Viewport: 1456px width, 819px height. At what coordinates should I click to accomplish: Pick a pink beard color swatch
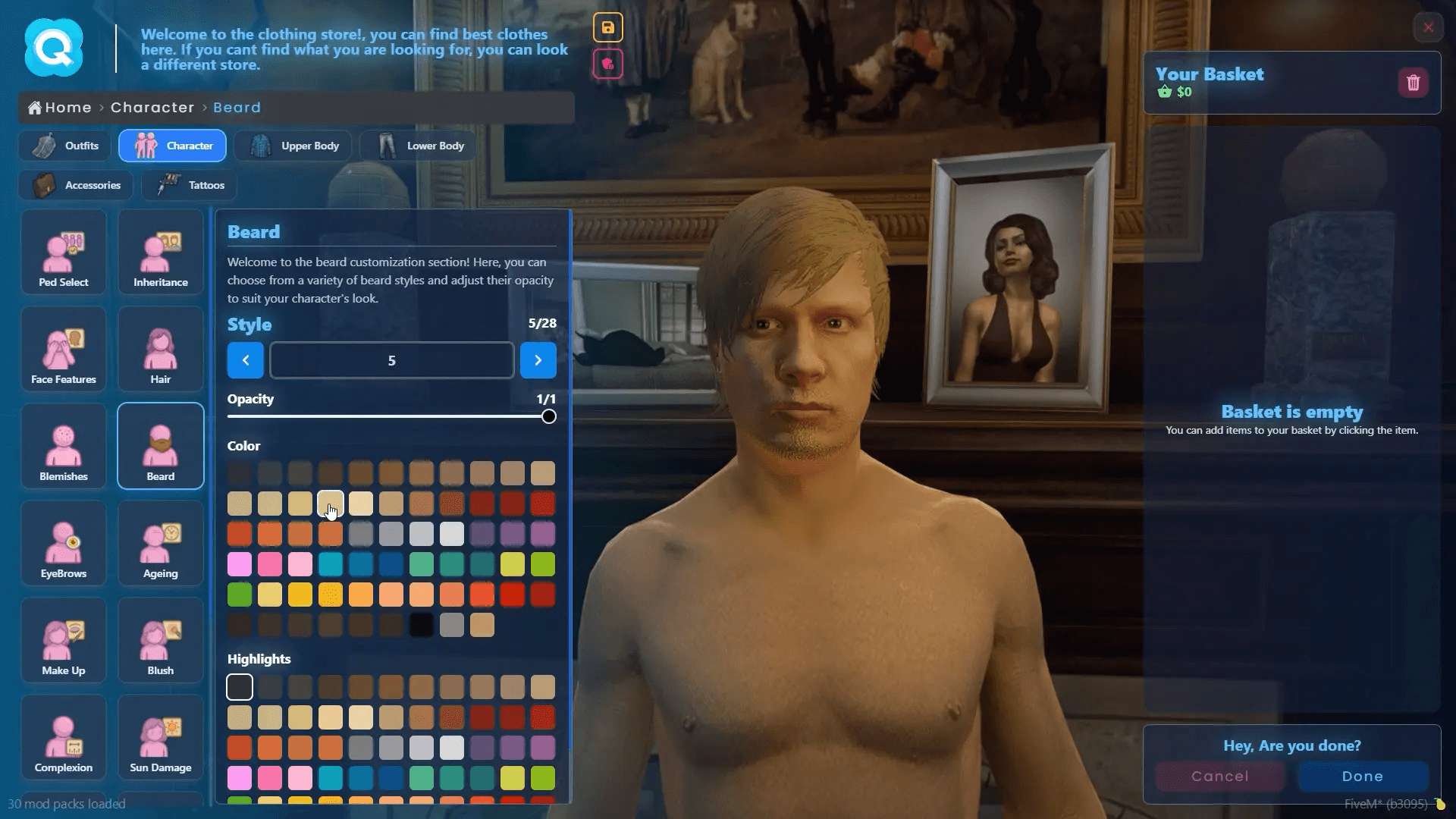tap(240, 564)
